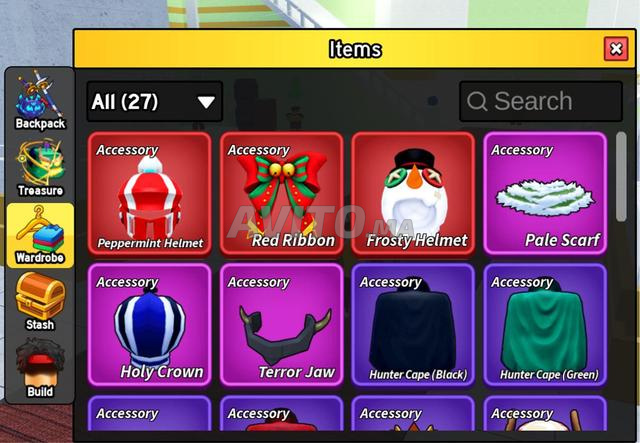Select the Wardrobe tab
Screen dimensions: 640x443
(x=40, y=236)
